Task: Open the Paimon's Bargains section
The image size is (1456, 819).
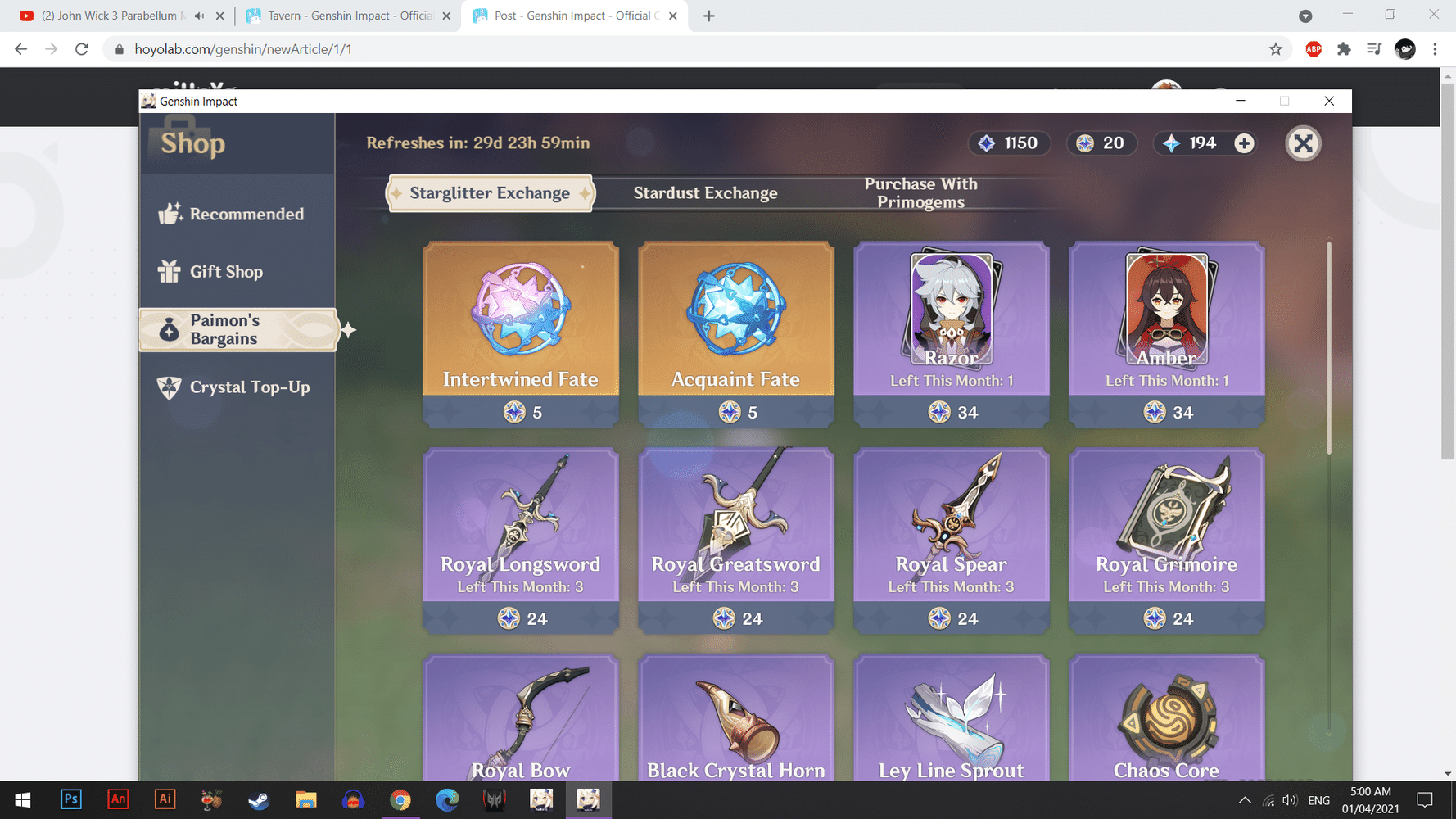Action: click(x=237, y=330)
